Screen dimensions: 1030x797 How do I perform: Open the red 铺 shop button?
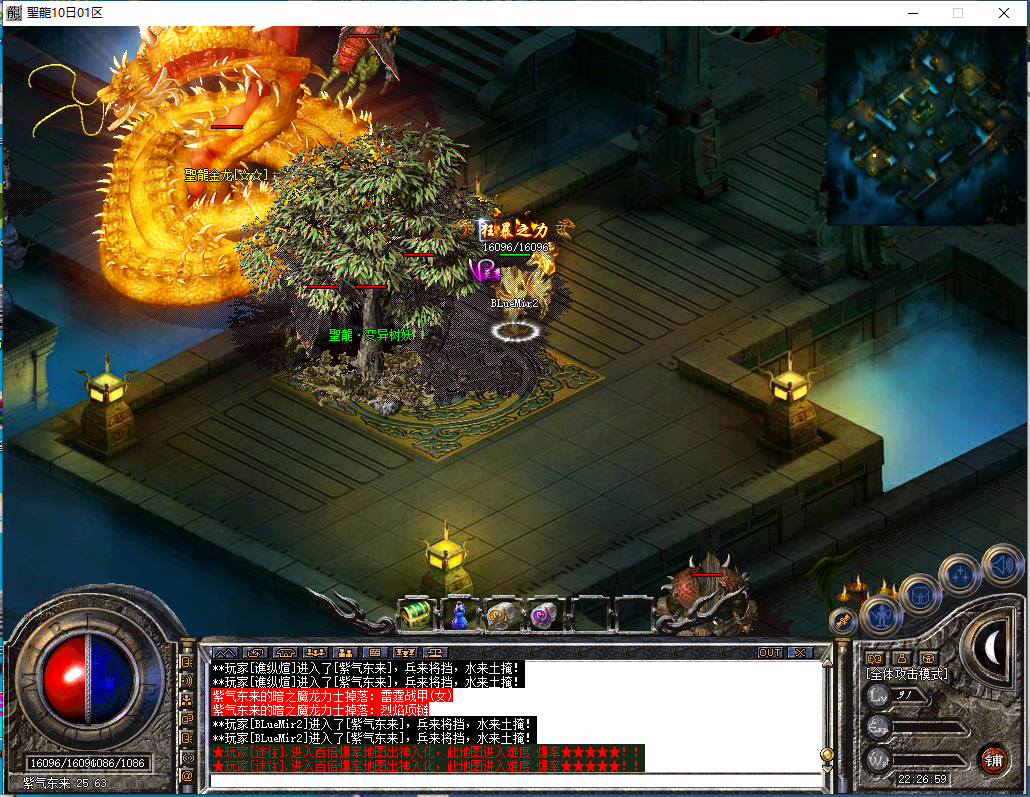point(993,758)
